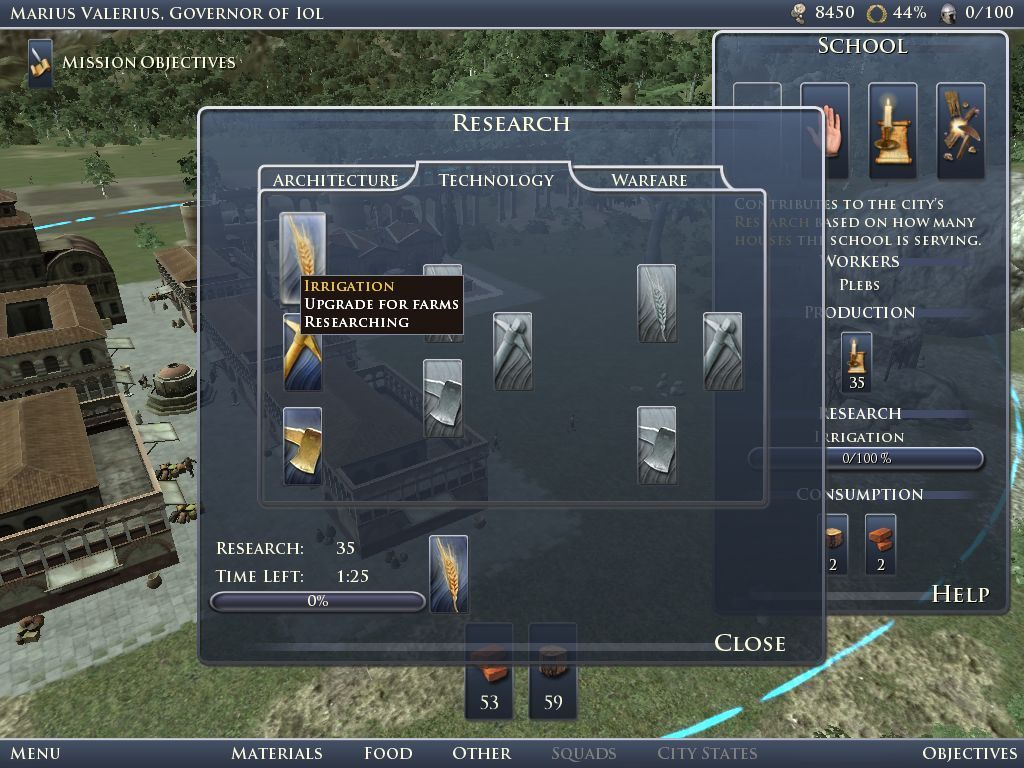Select the Technology tab
The width and height of the screenshot is (1024, 768).
click(x=496, y=180)
